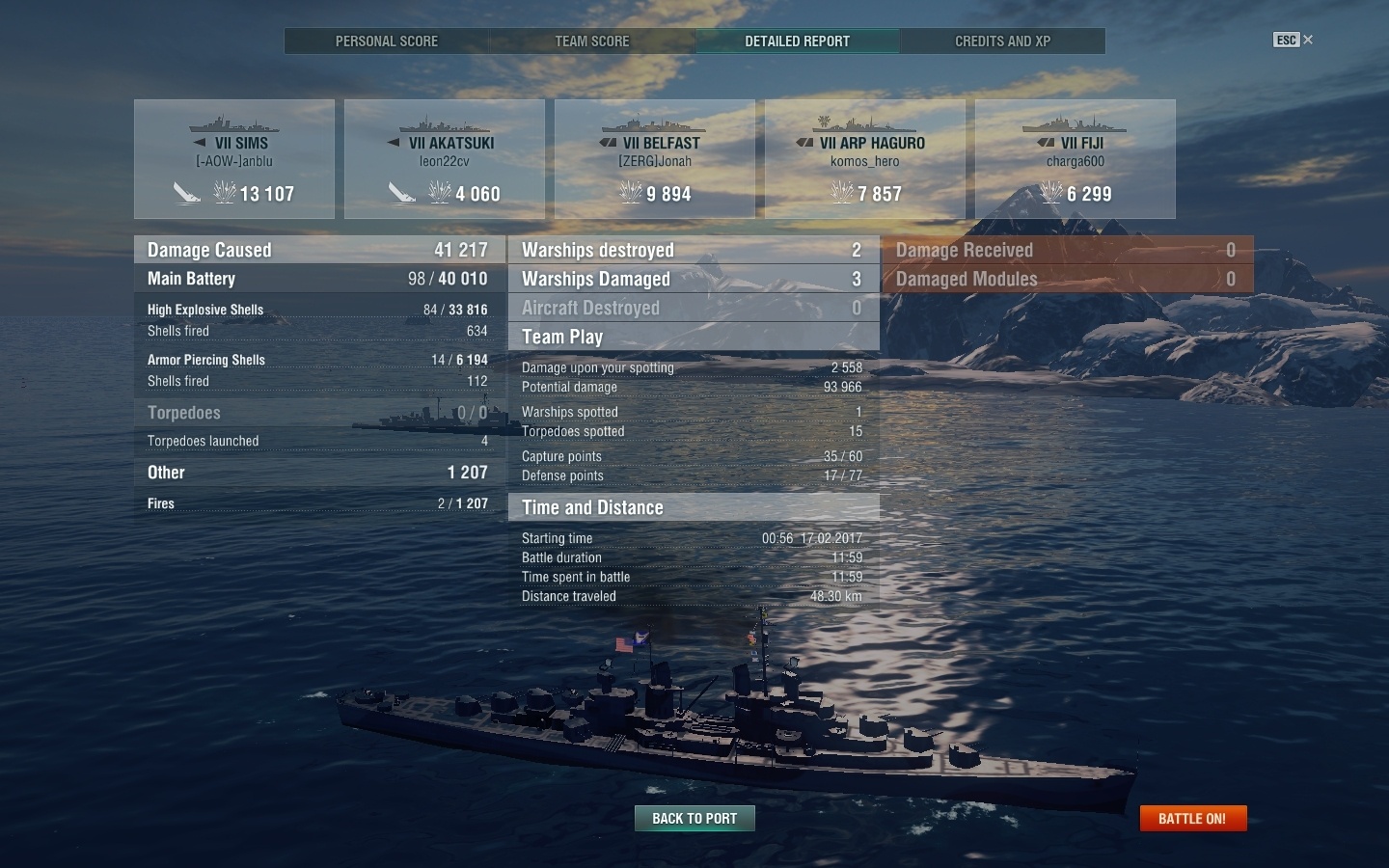
Task: Pick the VII Belfast ship card
Action: 655,159
